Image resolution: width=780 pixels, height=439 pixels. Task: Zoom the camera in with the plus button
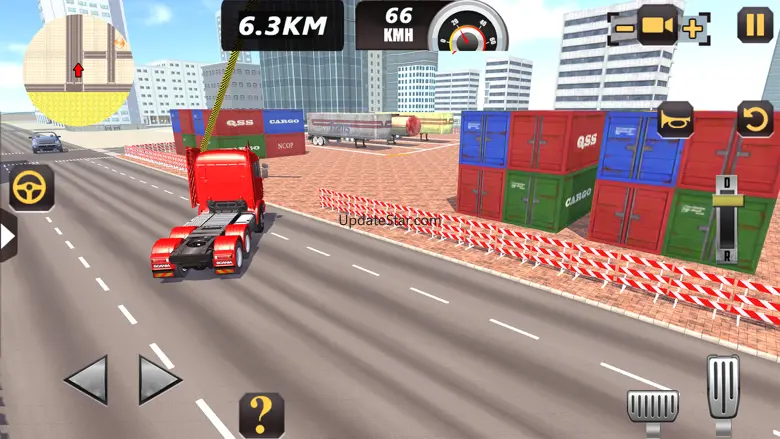coord(692,28)
